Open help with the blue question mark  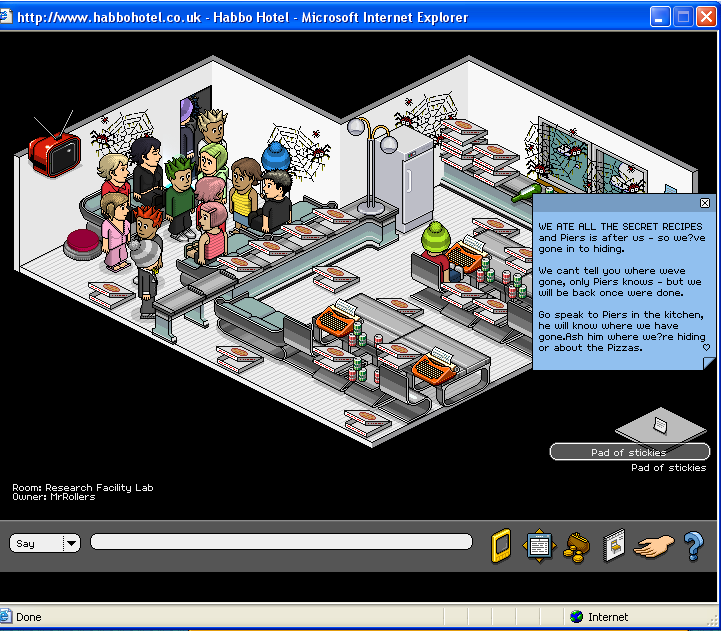point(693,546)
